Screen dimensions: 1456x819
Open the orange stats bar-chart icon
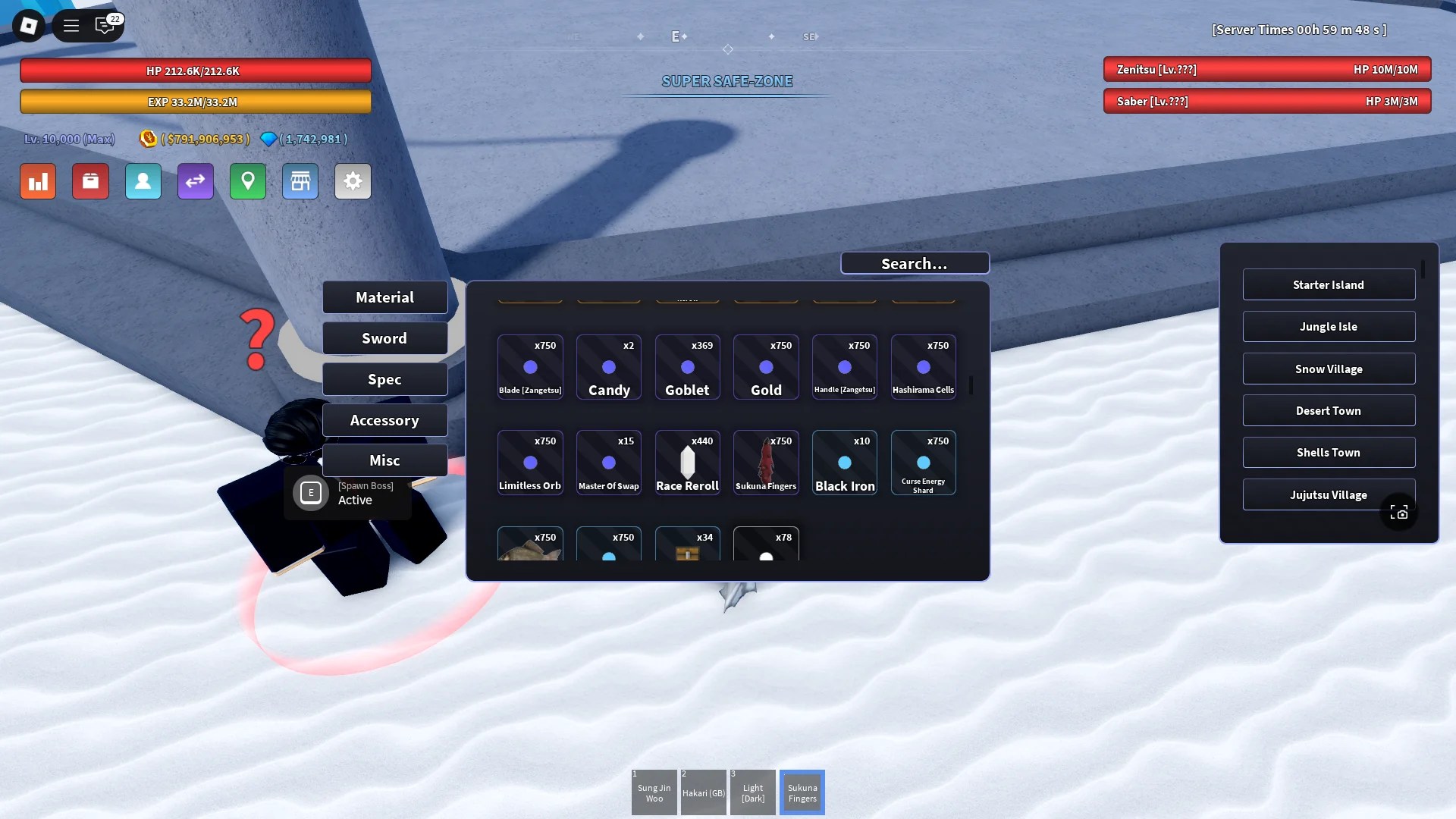click(x=37, y=181)
